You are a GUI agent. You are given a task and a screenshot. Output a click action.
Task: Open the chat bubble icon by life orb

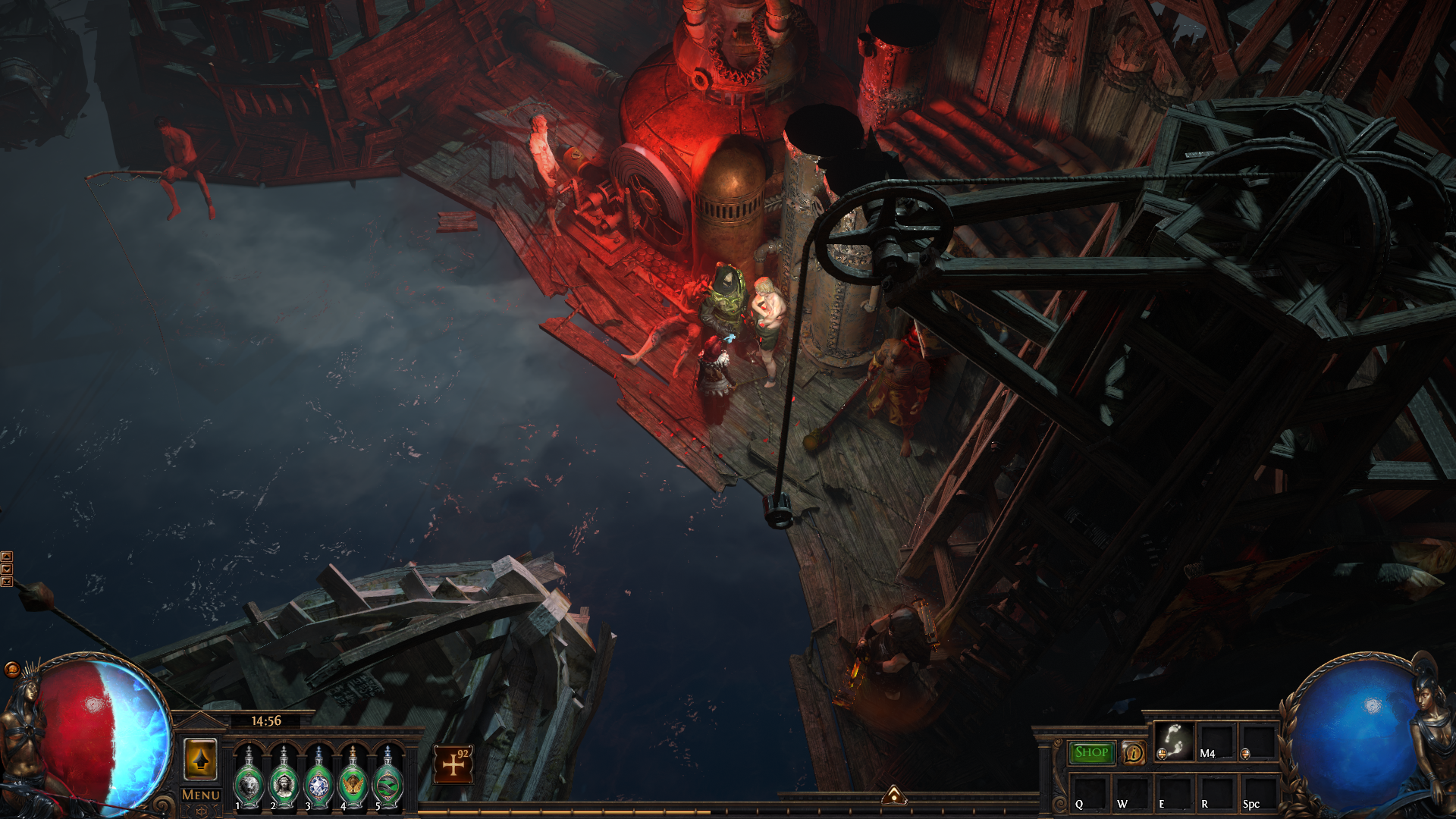(12, 669)
